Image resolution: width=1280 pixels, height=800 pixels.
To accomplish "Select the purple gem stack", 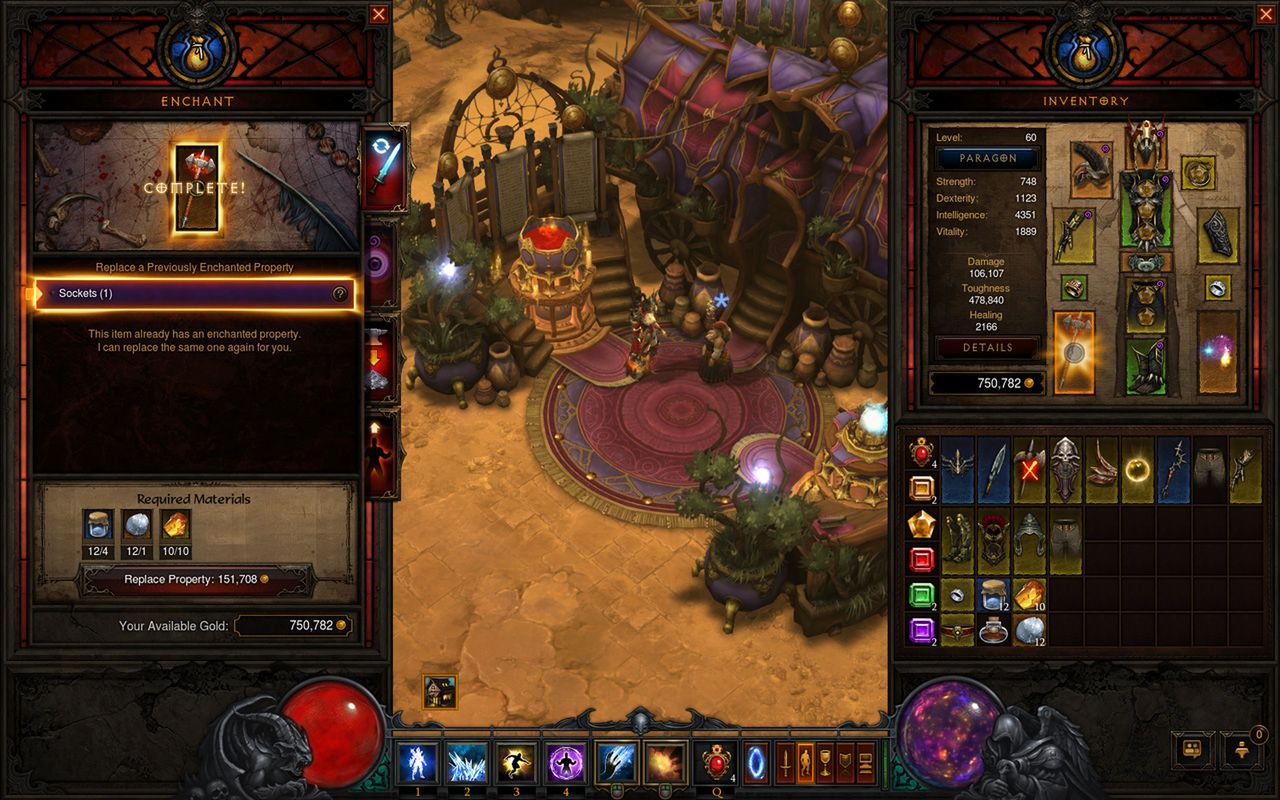I will pos(922,630).
